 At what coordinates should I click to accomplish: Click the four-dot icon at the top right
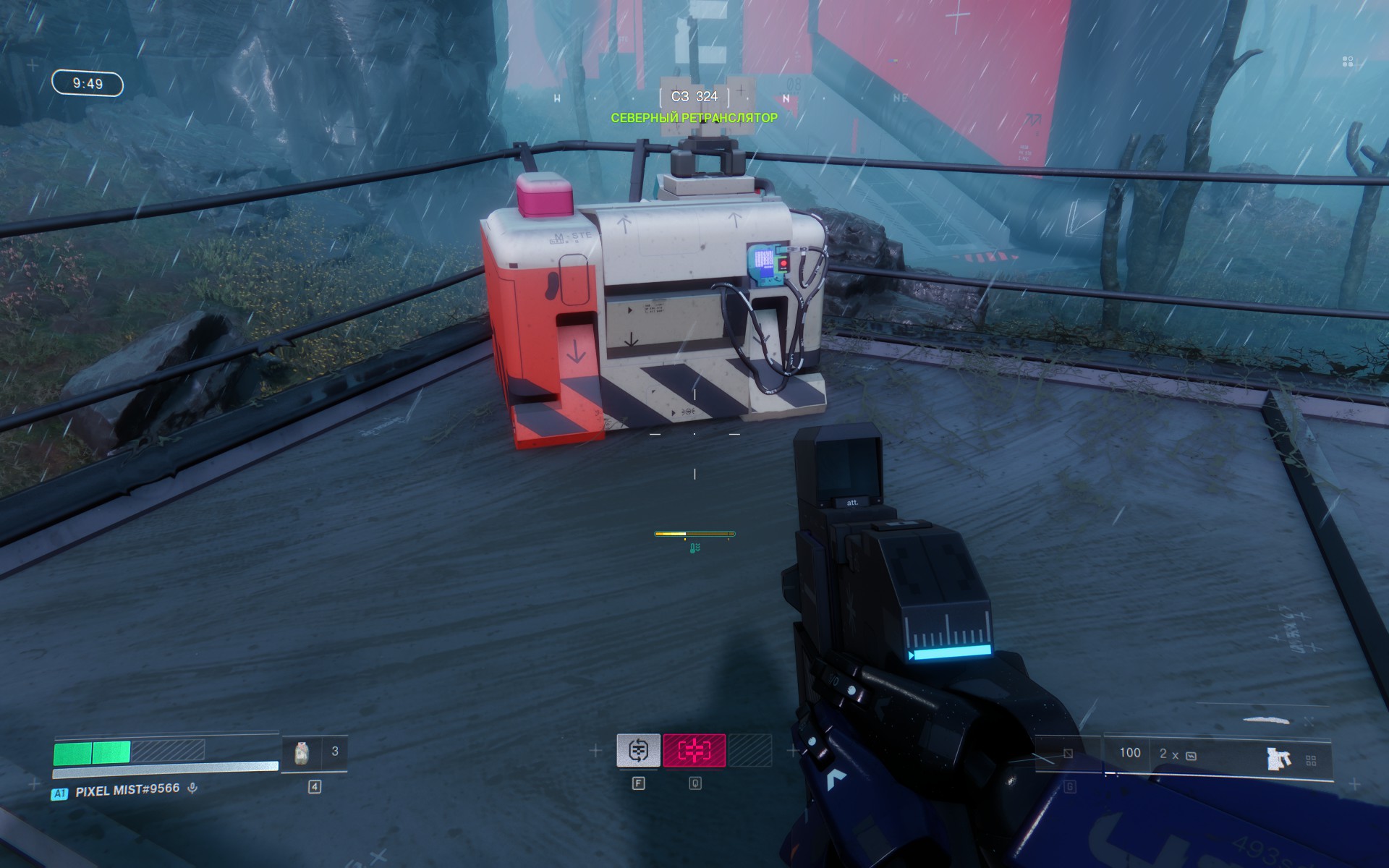click(x=1347, y=62)
